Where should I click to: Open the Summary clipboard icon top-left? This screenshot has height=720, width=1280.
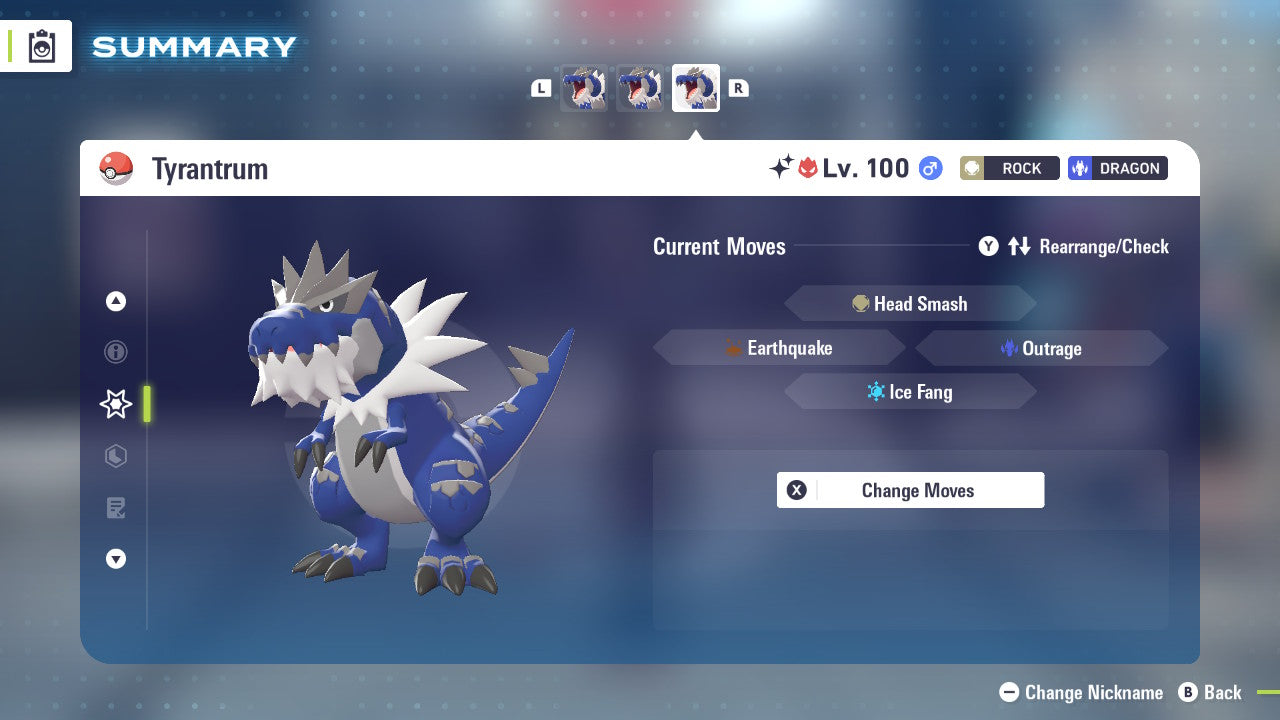point(43,45)
